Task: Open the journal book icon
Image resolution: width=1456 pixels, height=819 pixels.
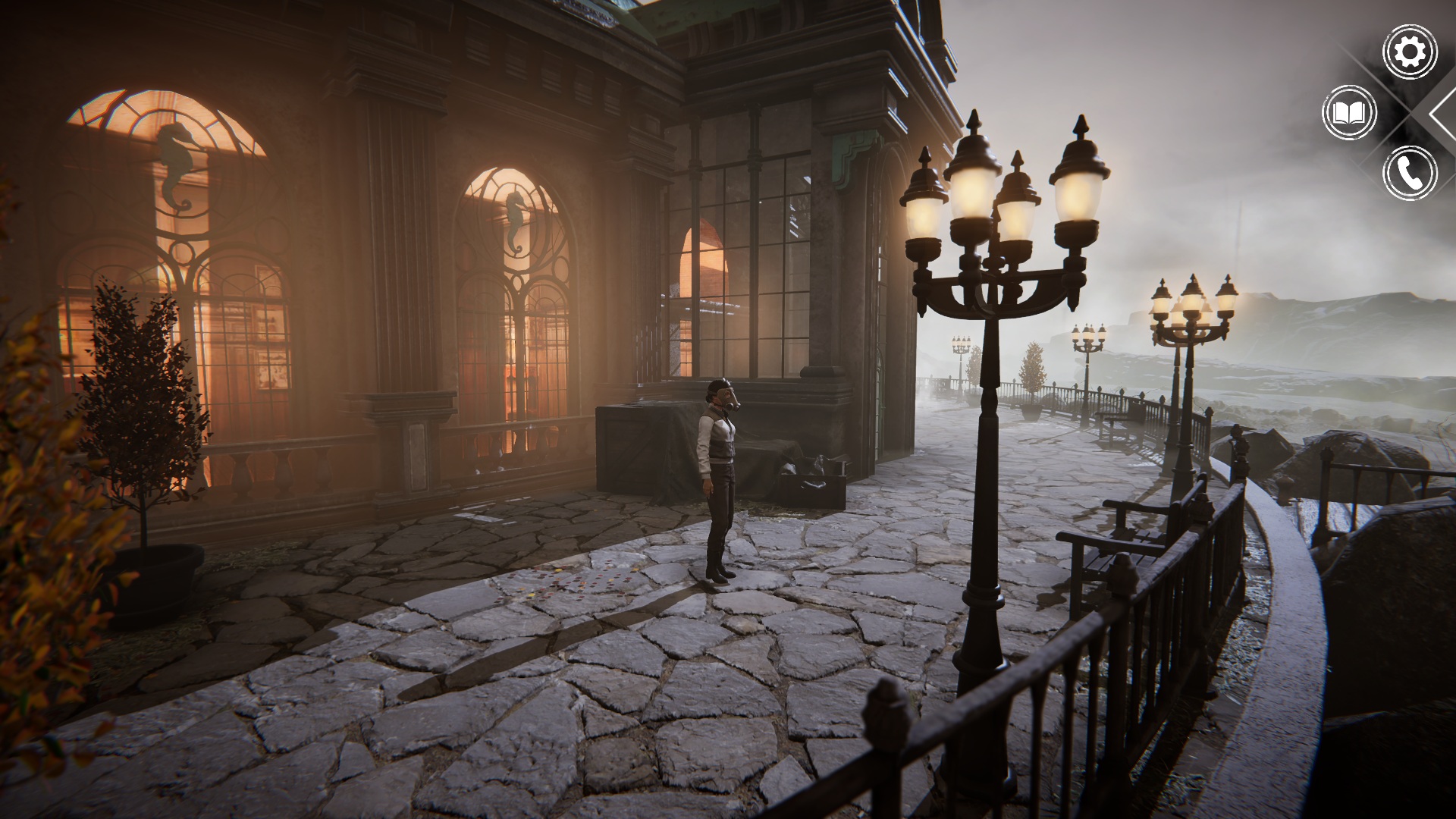Action: pos(1349,113)
